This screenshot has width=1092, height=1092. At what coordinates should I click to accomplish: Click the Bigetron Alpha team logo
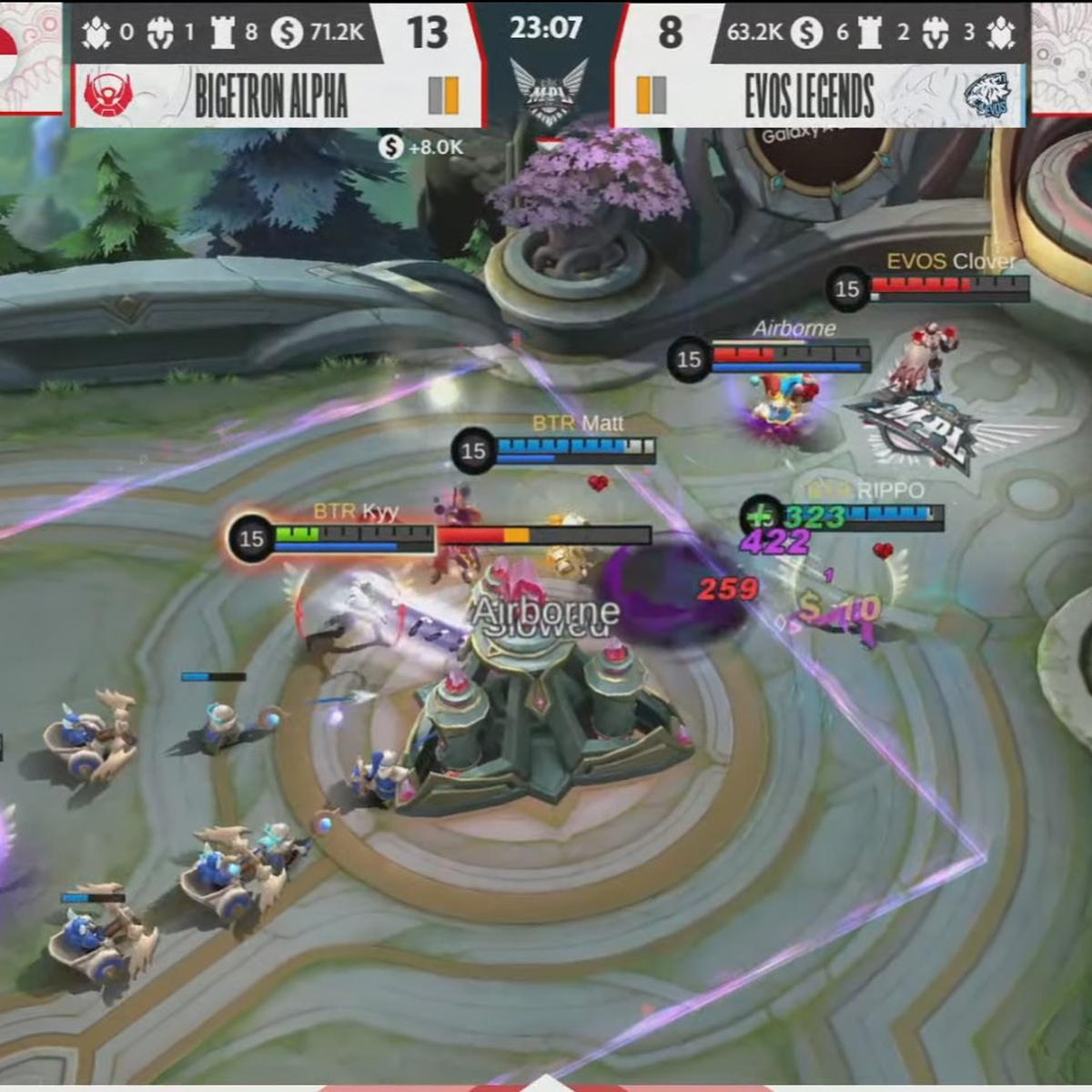click(108, 94)
